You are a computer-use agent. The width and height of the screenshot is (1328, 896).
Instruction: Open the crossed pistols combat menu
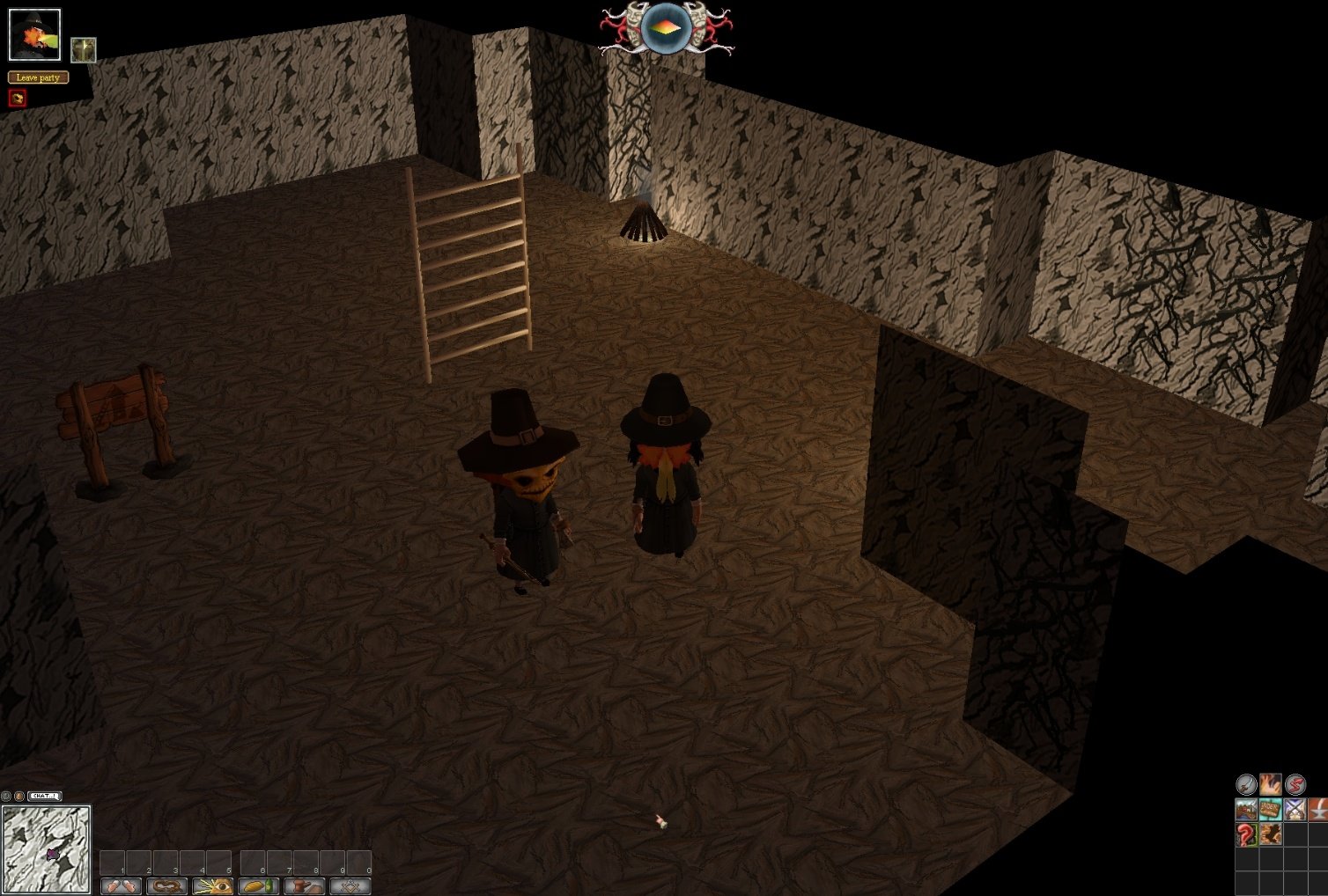tap(1295, 809)
